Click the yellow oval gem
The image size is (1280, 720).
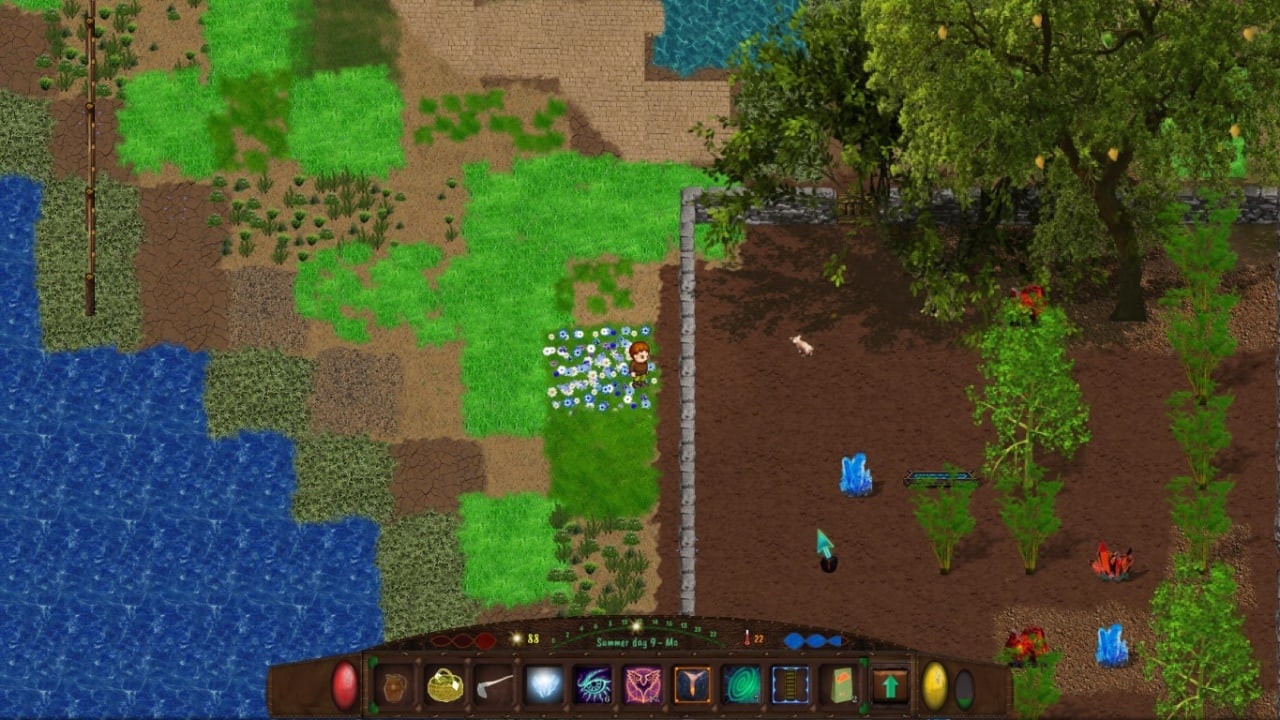[934, 686]
